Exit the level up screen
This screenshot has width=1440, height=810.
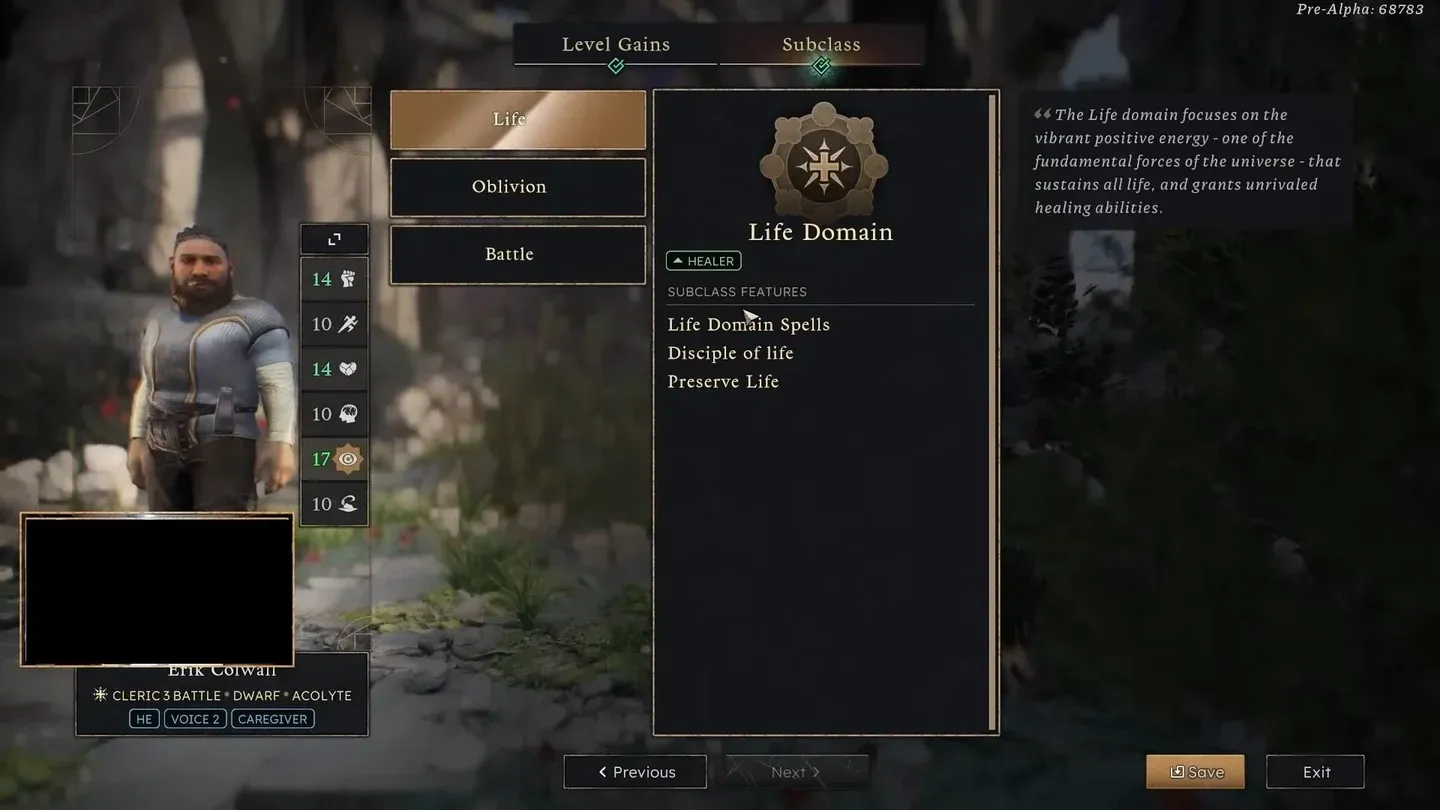click(1315, 772)
